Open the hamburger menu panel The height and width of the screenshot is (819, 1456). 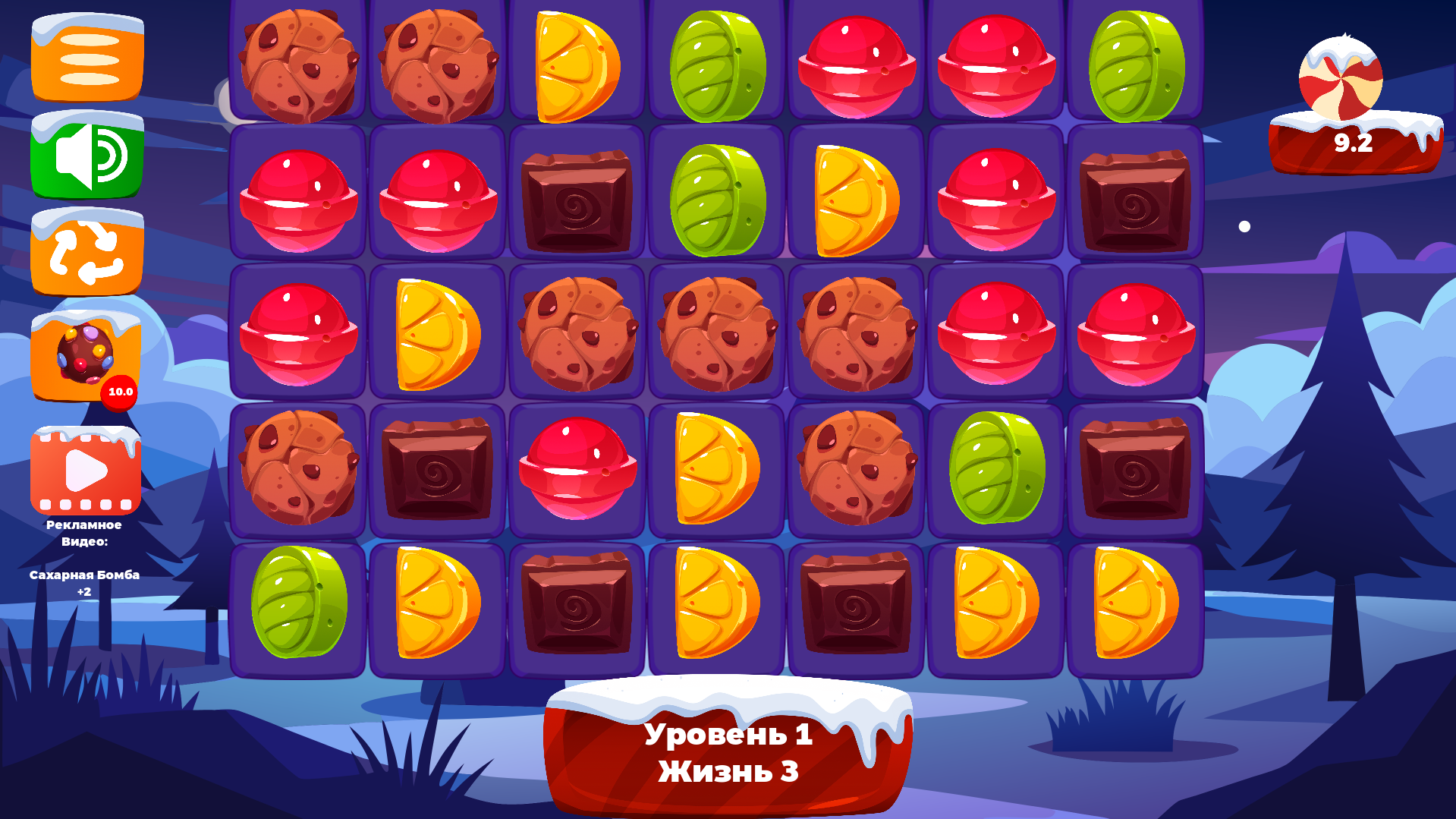(86, 59)
